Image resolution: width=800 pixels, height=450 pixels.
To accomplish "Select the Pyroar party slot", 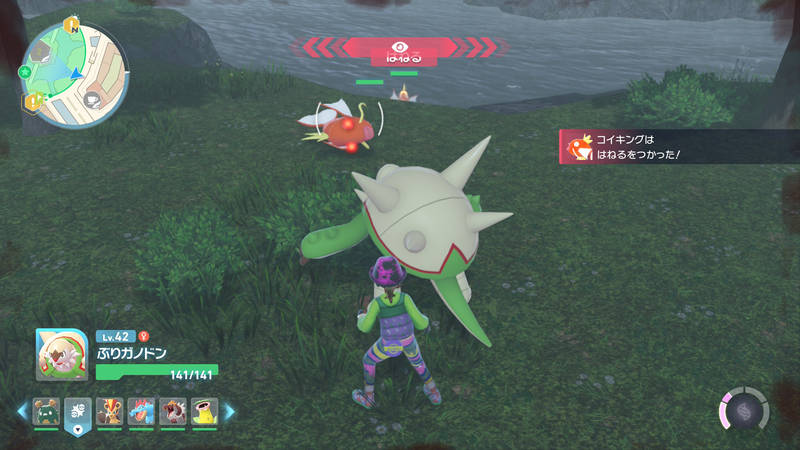I will (109, 410).
